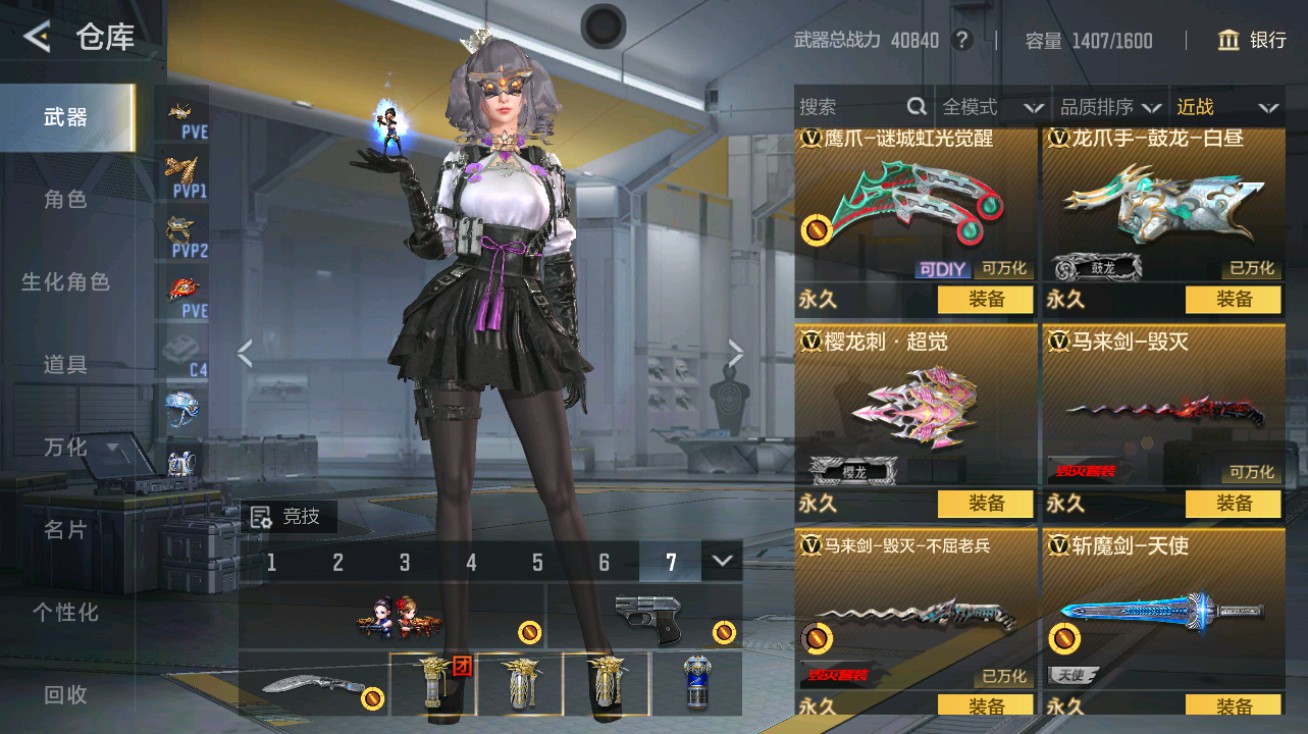The height and width of the screenshot is (734, 1308).
Task: Select loadout preset 7
Action: pos(669,563)
